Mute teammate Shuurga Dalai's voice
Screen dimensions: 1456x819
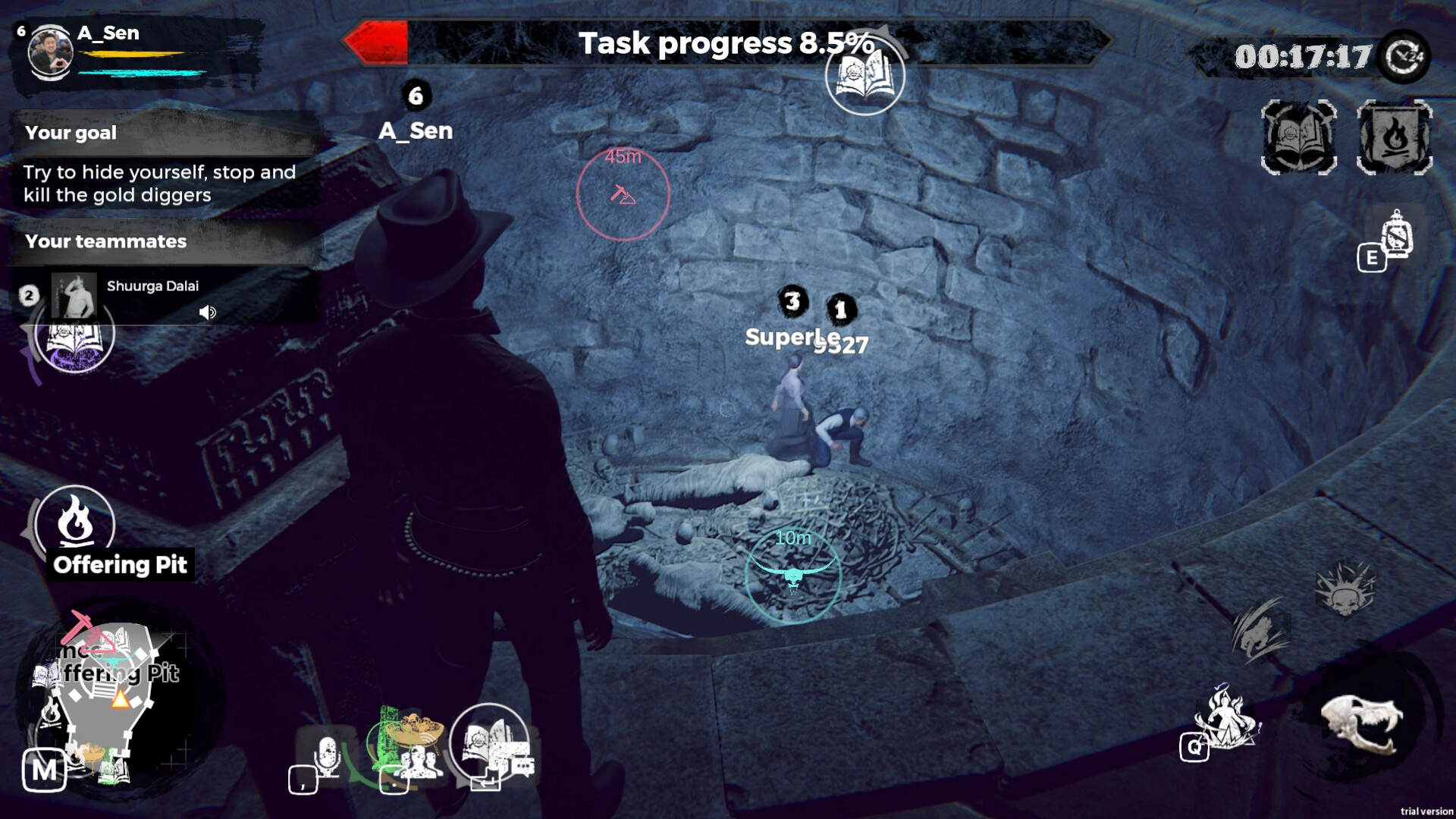point(209,313)
